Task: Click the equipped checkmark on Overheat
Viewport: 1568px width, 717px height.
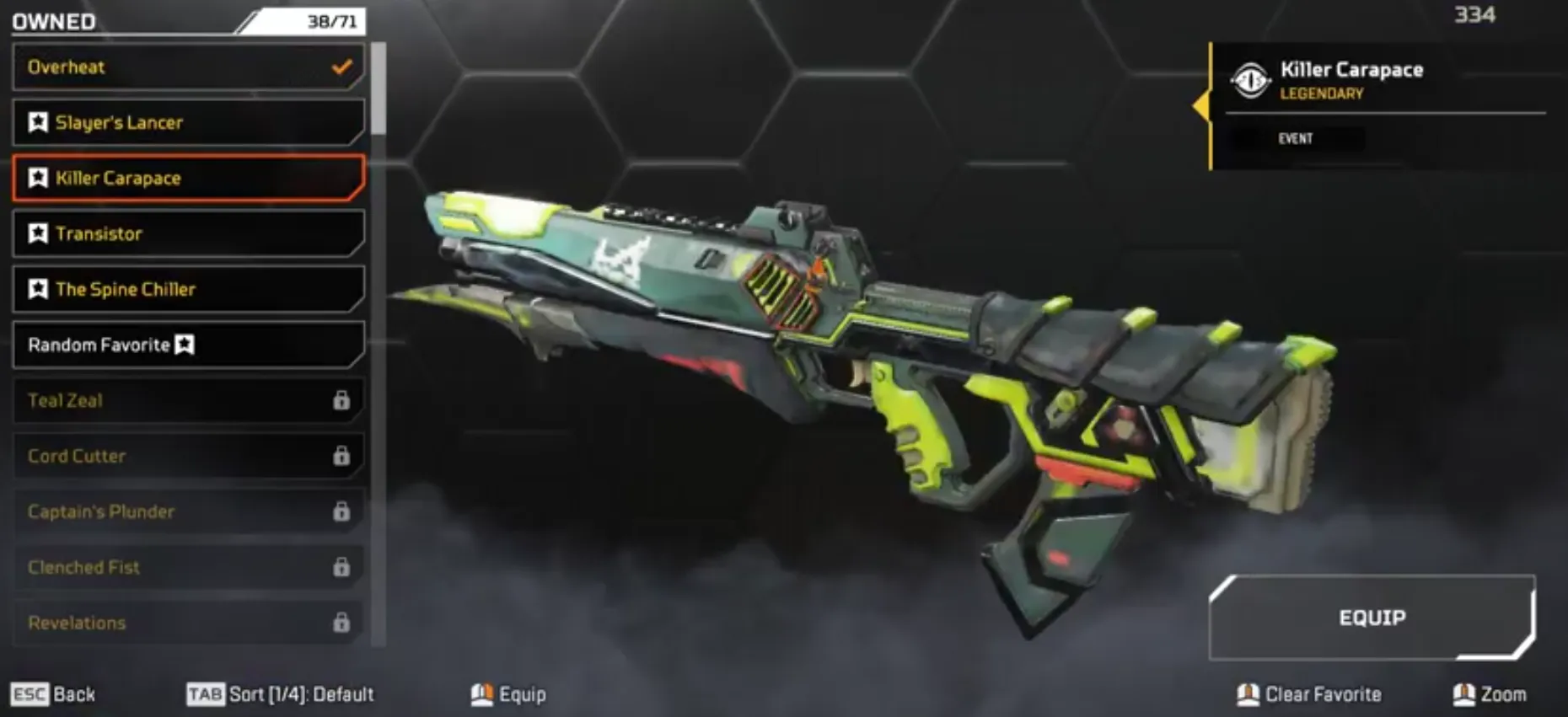Action: coord(341,67)
